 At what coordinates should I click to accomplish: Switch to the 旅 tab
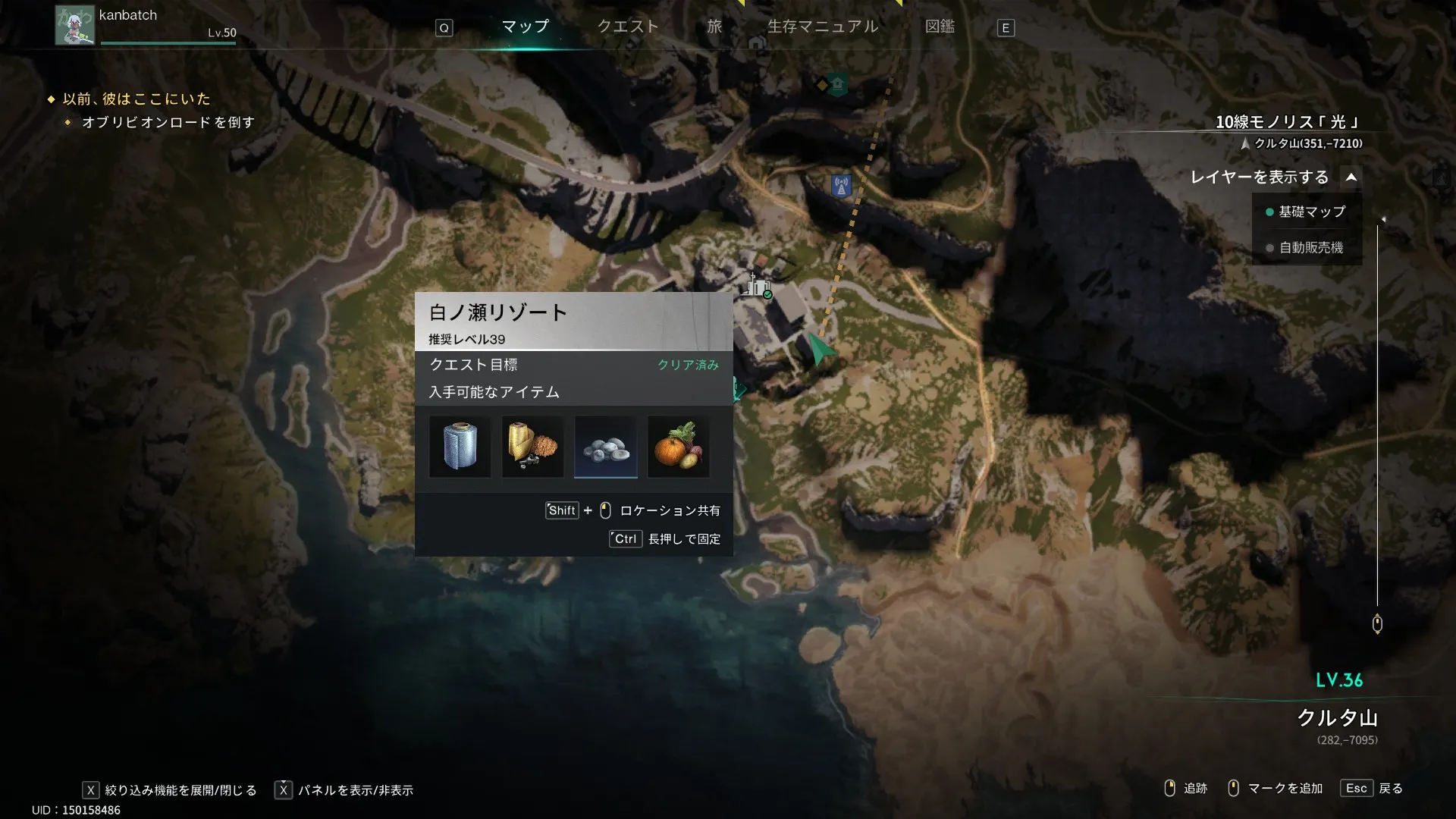pyautogui.click(x=714, y=27)
